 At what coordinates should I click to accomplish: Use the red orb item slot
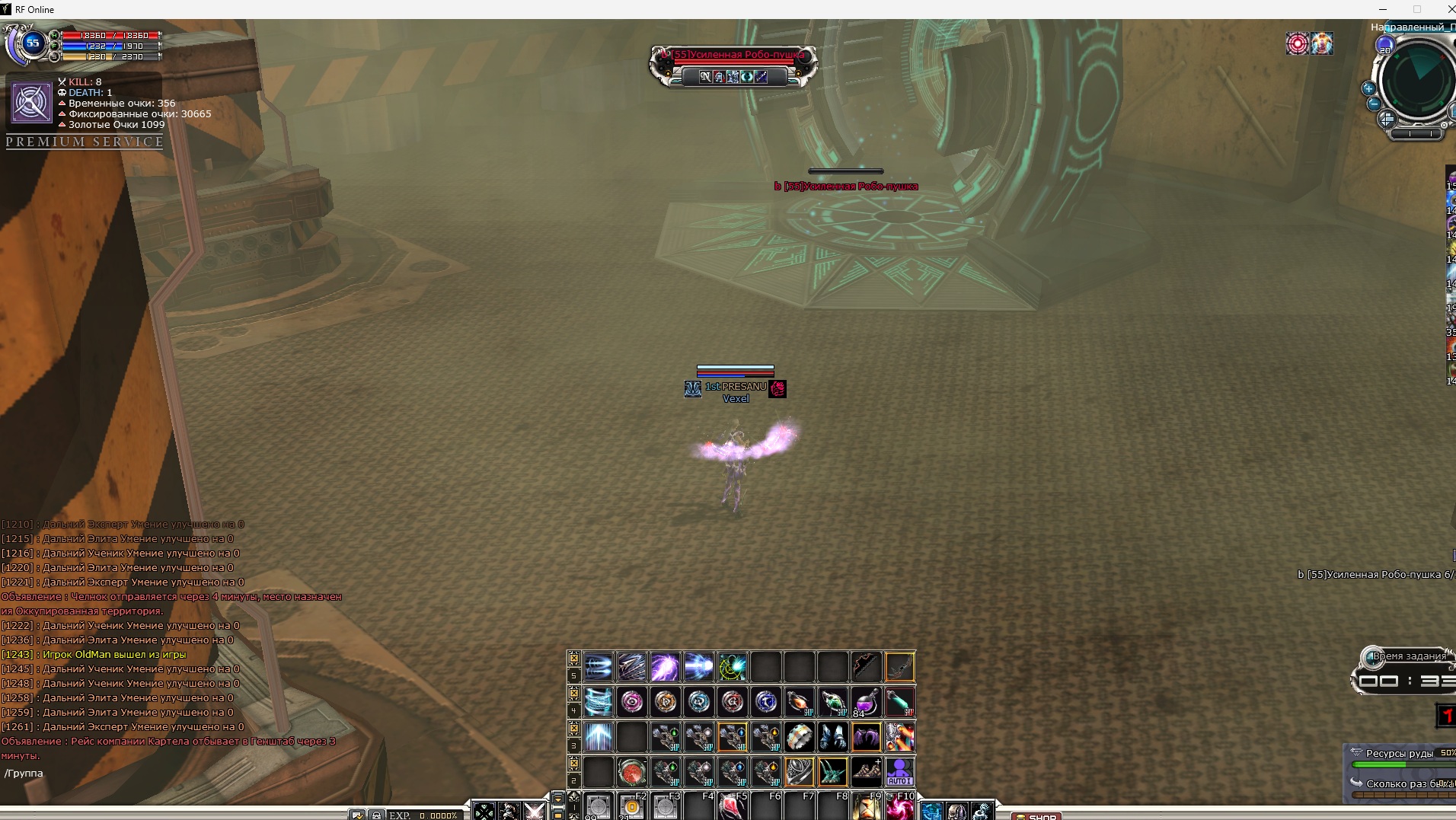pos(631,772)
